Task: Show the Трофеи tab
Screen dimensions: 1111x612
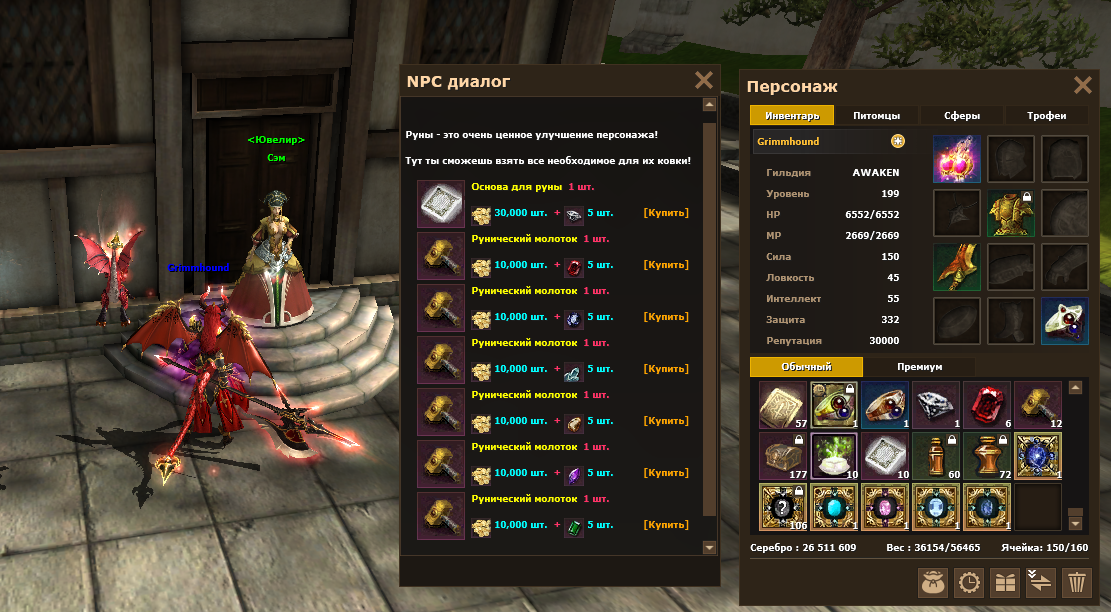Action: [x=1047, y=116]
